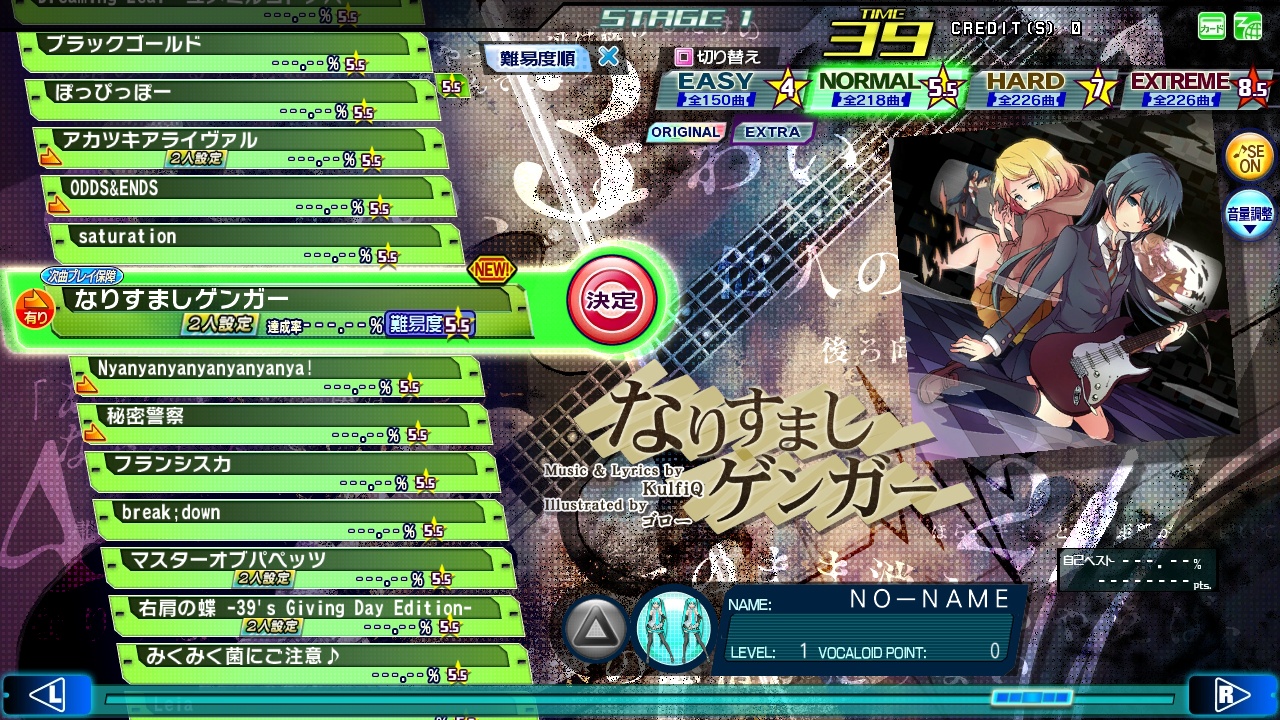Screen dimensions: 1280x720
Task: Go to next page with R arrow
Action: 1233,694
